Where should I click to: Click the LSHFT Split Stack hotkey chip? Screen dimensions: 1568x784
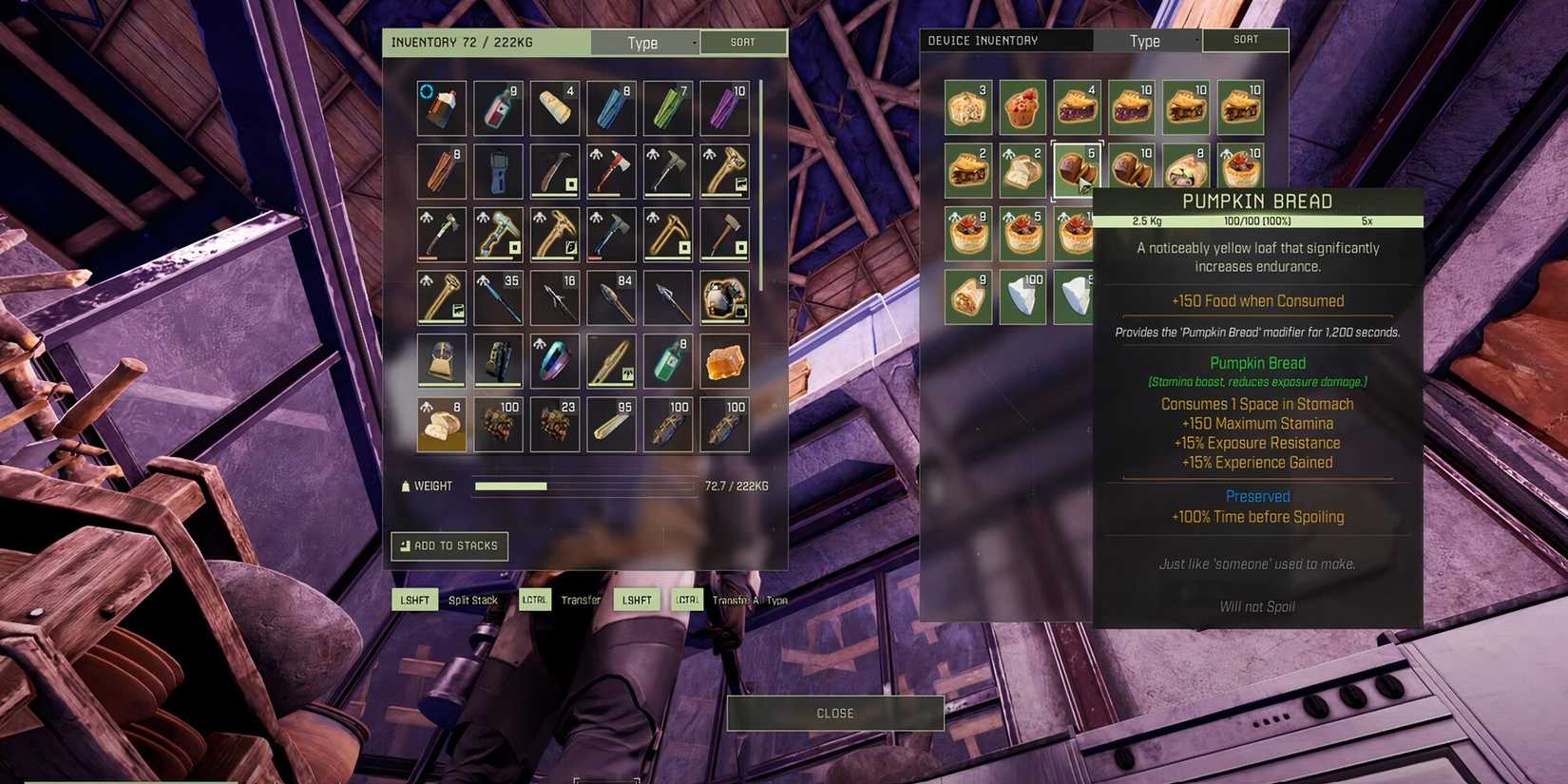click(414, 600)
